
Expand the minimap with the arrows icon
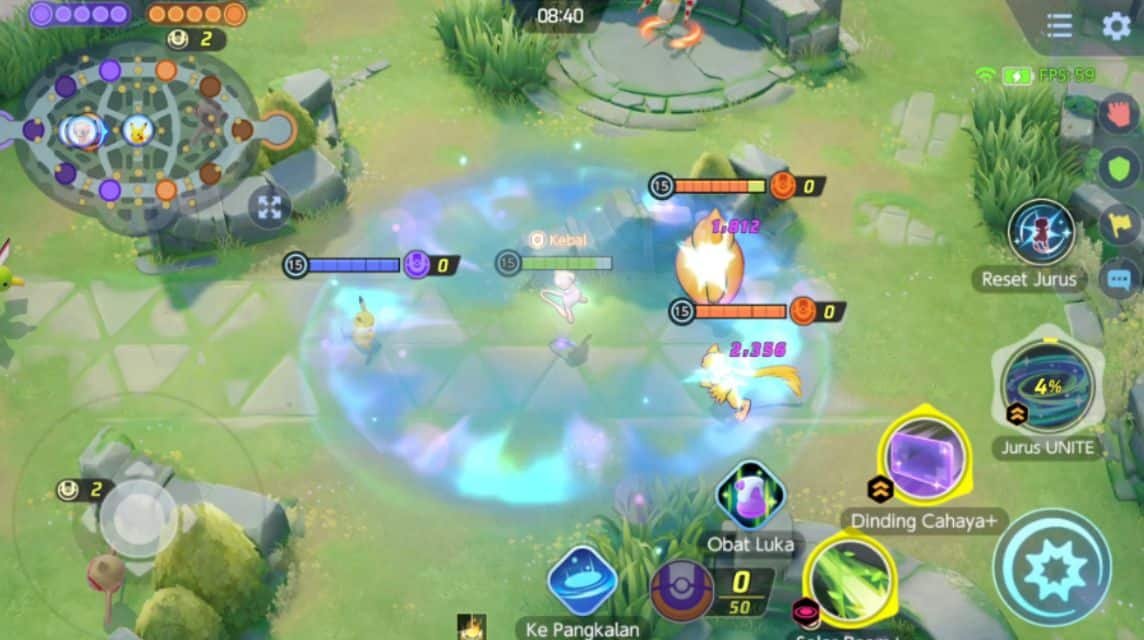[269, 207]
